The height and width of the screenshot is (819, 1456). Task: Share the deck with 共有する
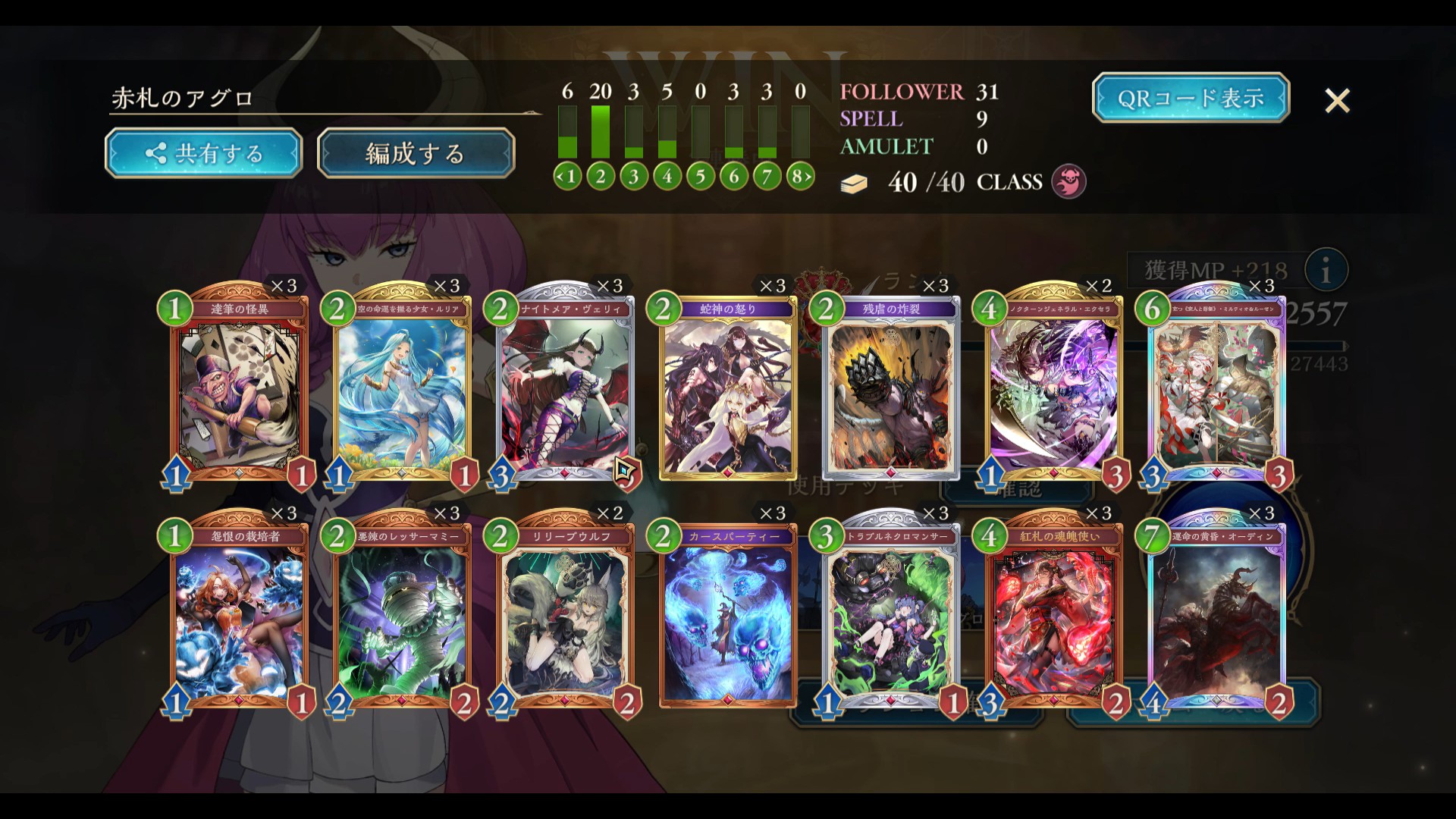click(x=203, y=154)
